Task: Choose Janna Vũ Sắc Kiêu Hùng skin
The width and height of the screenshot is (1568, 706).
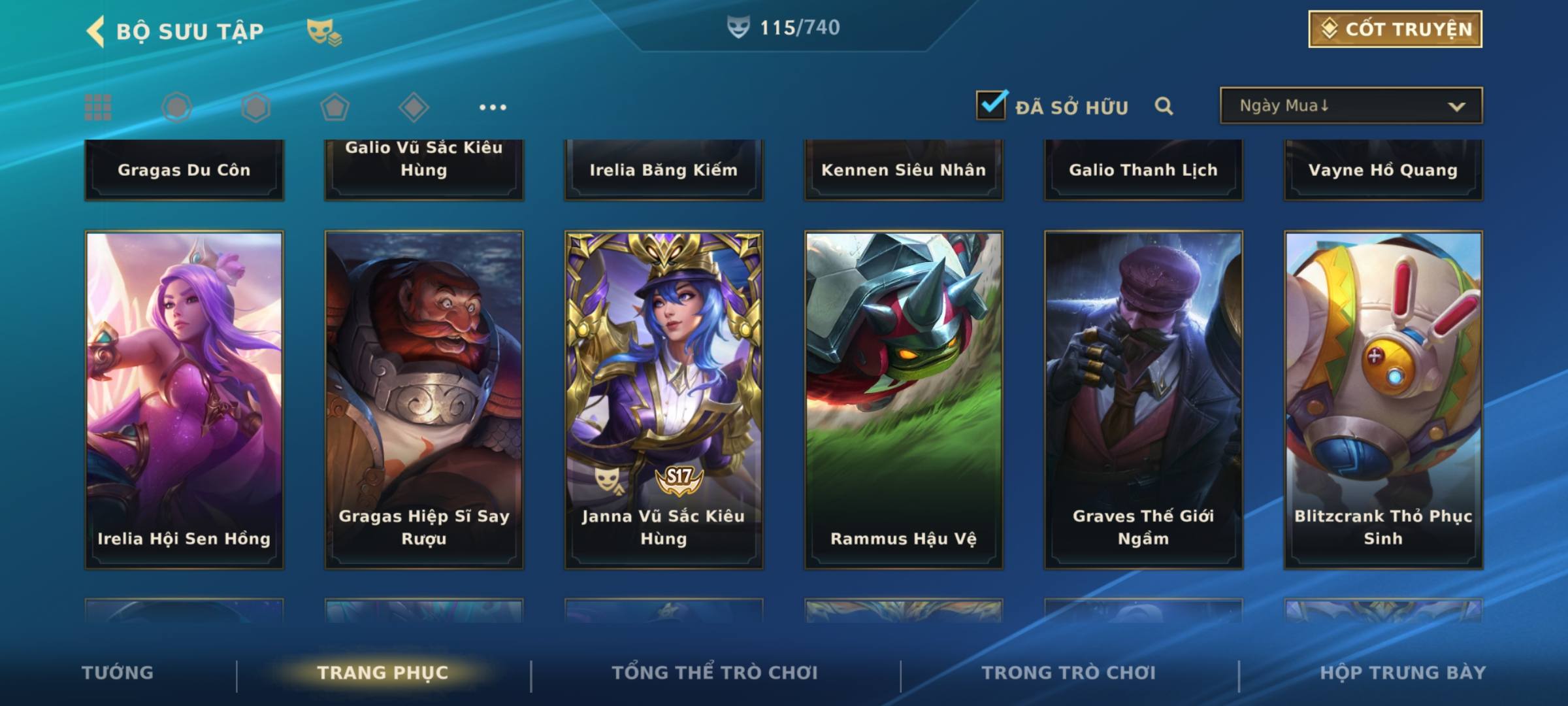Action: click(x=664, y=399)
